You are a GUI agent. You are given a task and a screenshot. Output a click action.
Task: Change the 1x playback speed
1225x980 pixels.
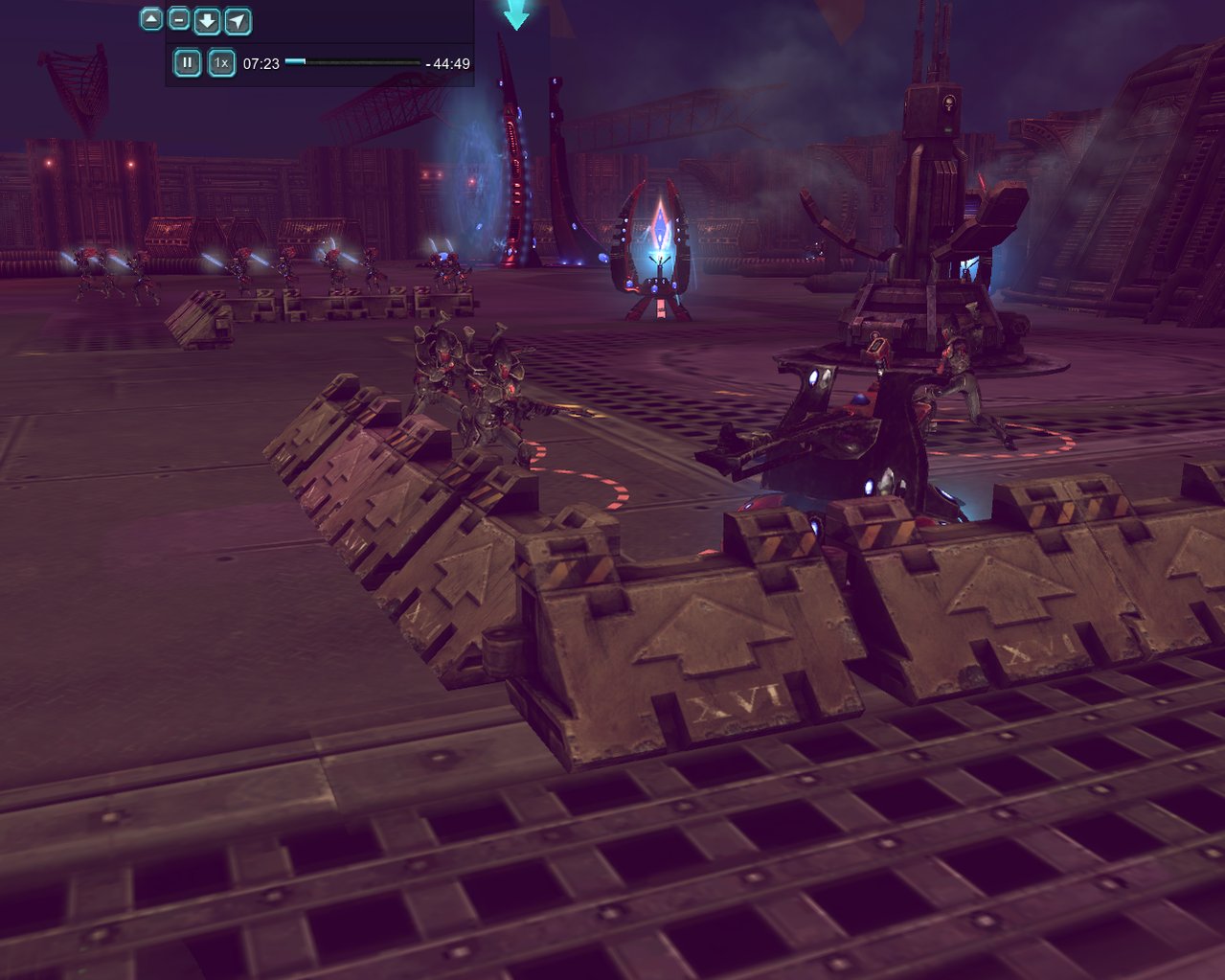pos(221,63)
